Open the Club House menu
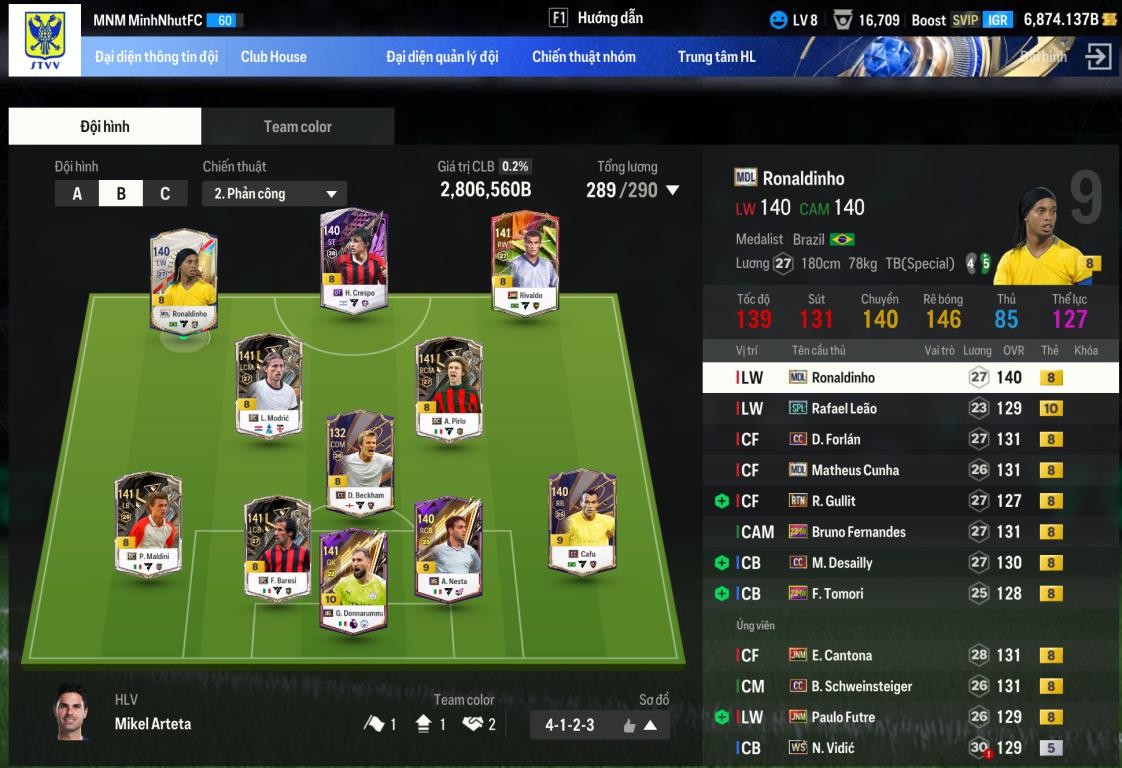Viewport: 1122px width, 768px height. pos(273,57)
